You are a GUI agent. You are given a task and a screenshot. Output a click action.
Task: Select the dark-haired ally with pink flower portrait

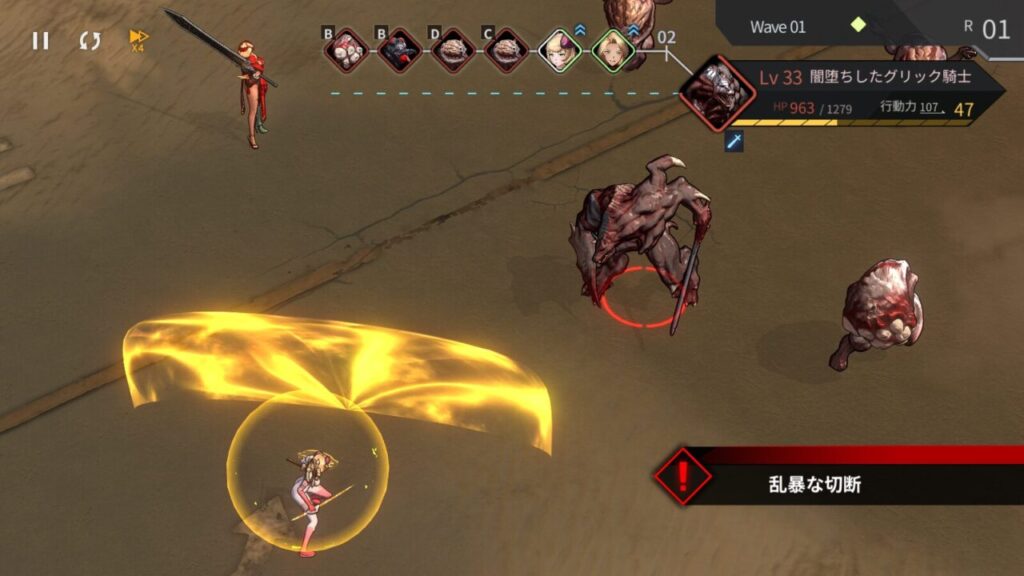[x=559, y=50]
